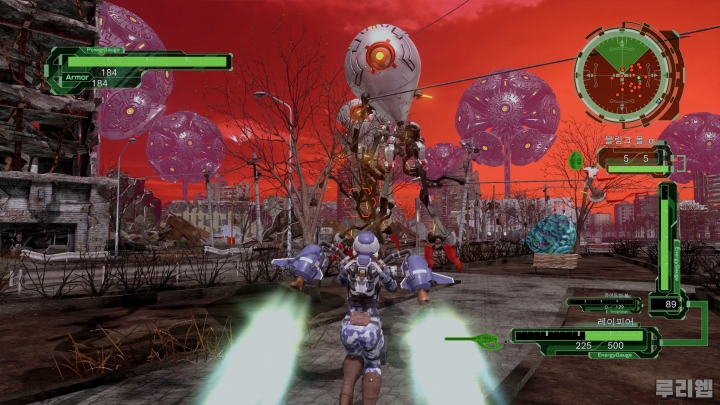The width and height of the screenshot is (720, 405).
Task: Select the Rapier weapon panel
Action: pyautogui.click(x=584, y=342)
